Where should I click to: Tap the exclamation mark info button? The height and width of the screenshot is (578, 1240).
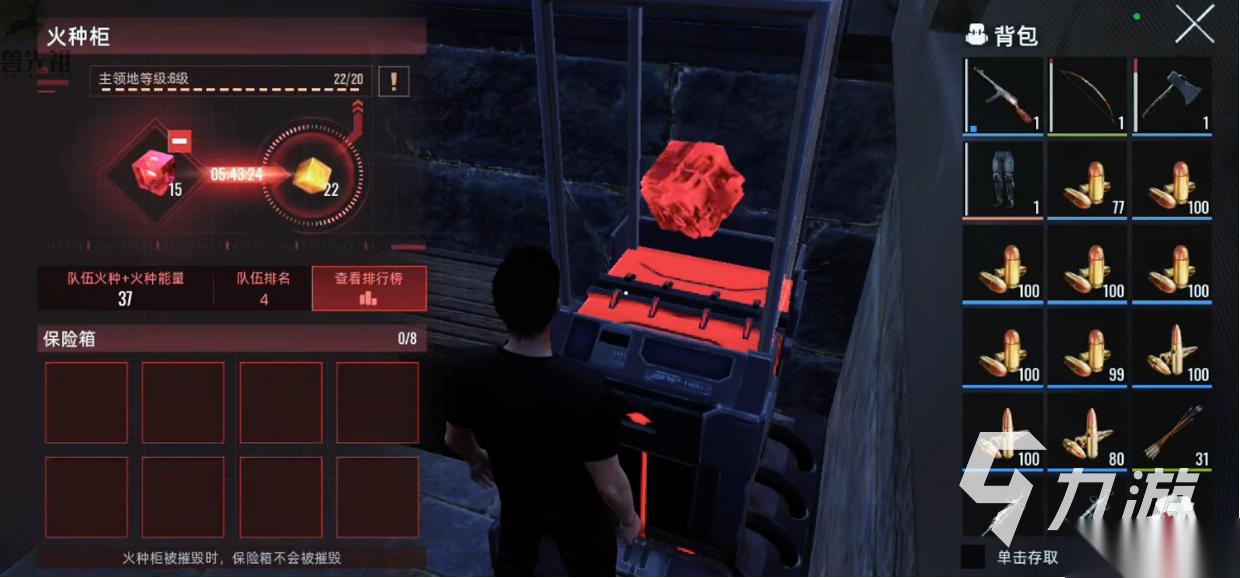(393, 81)
